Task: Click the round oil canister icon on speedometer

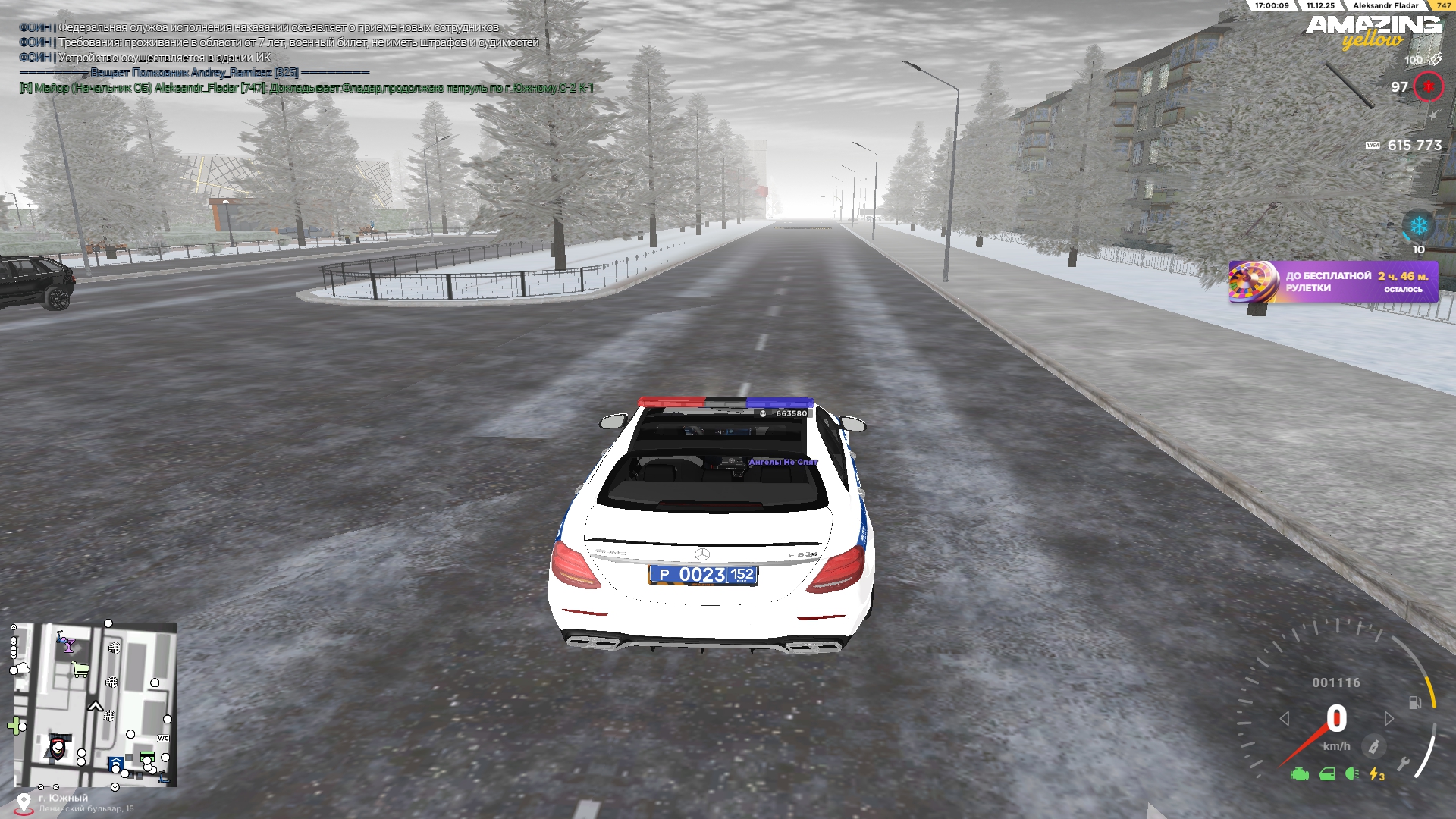Action: point(1373,747)
